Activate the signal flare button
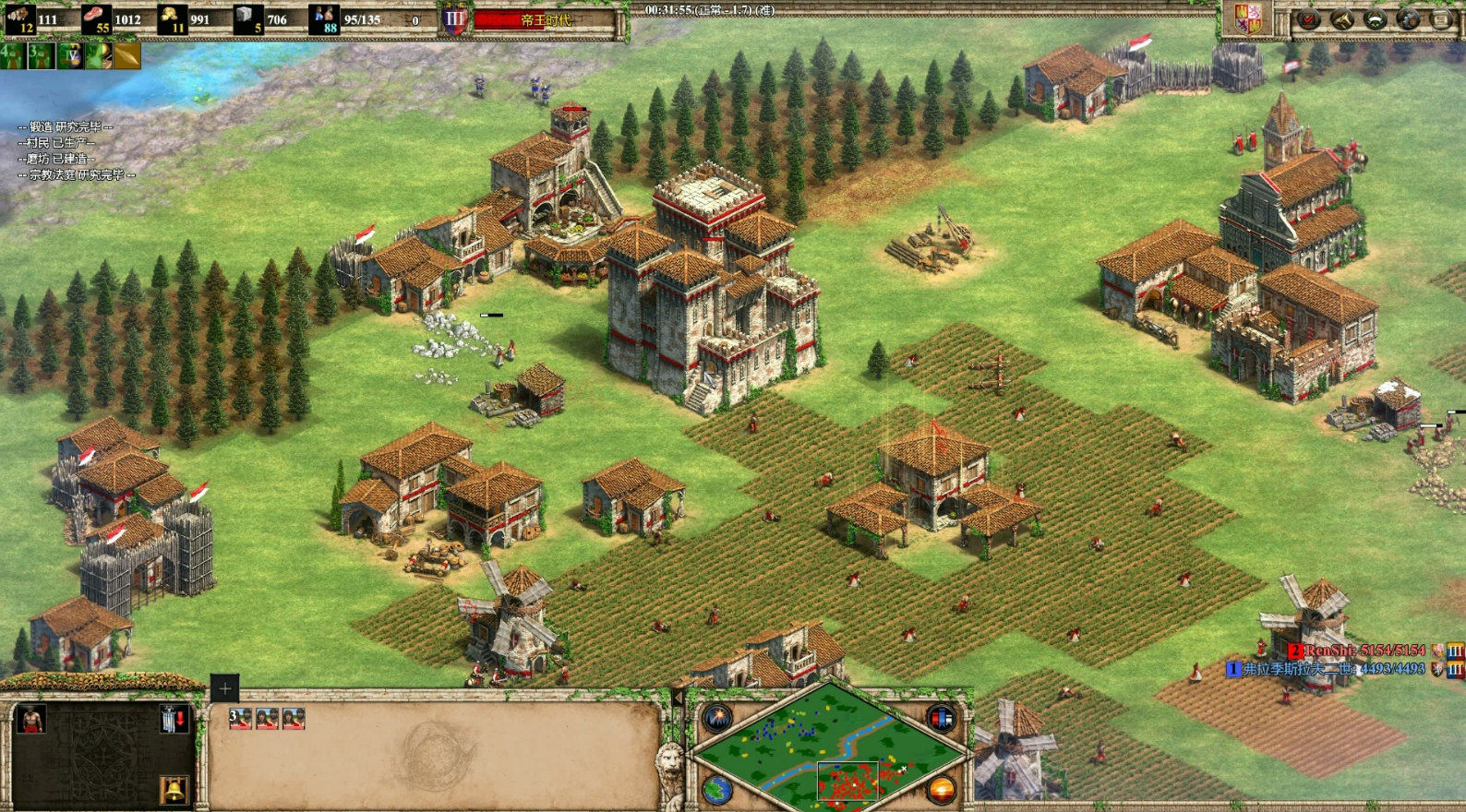 coord(717,717)
